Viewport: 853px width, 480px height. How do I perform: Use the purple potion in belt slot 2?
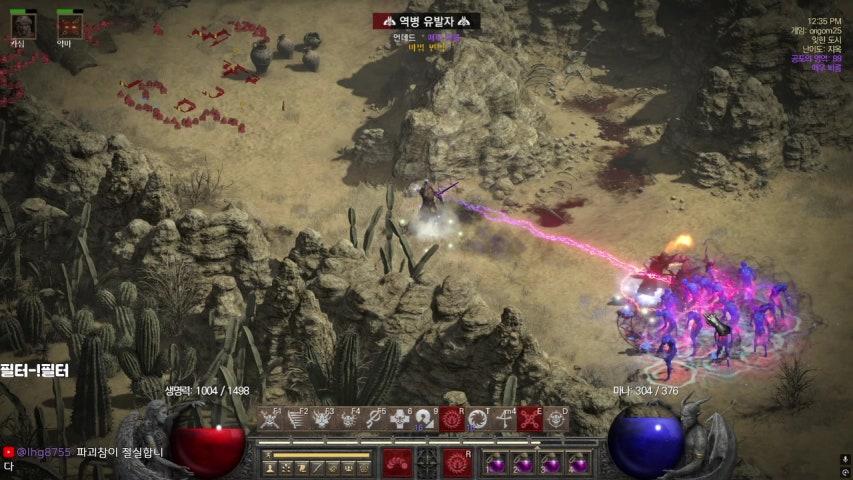(524, 464)
